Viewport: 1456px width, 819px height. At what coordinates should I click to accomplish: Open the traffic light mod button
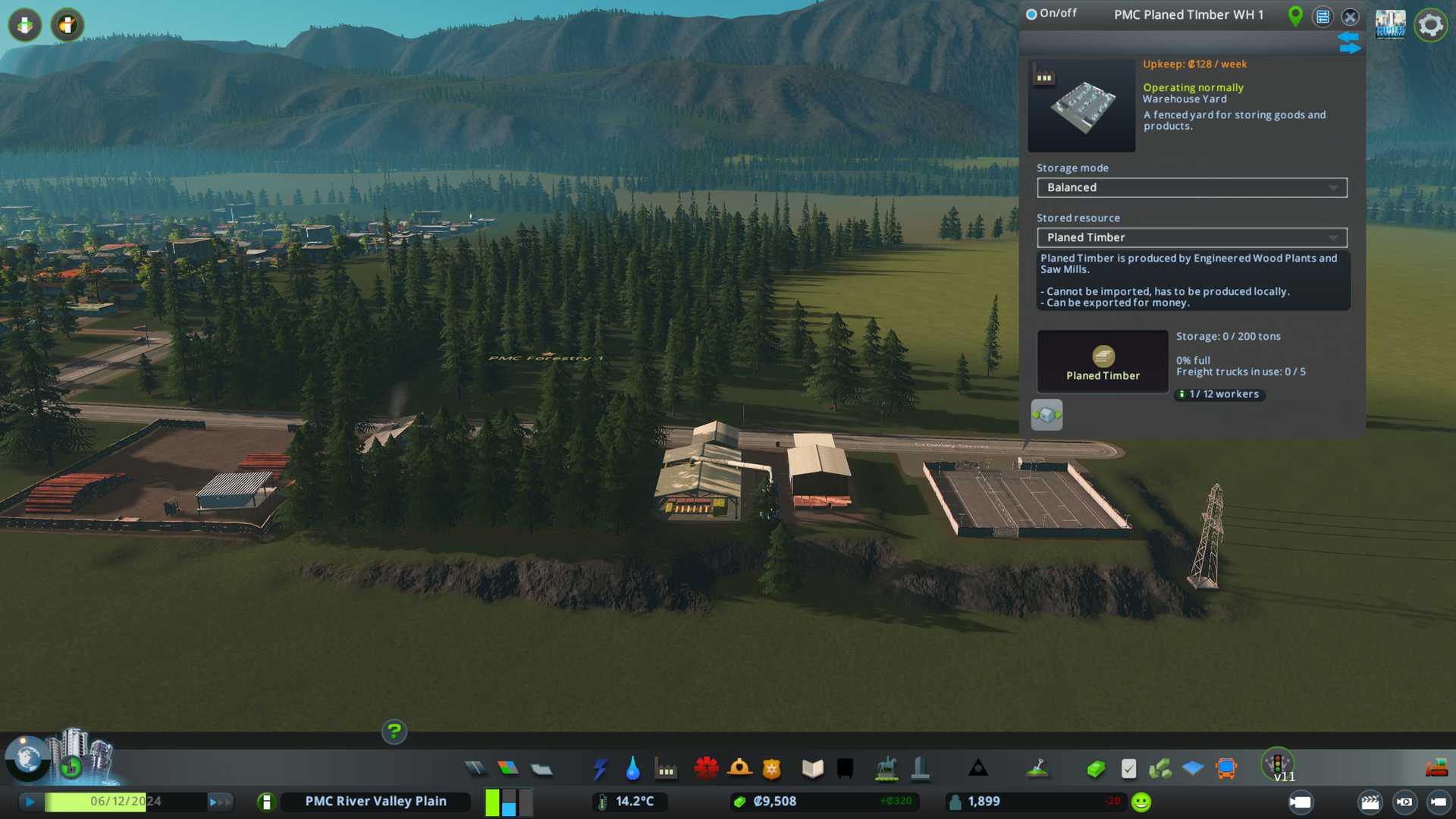click(x=1278, y=764)
